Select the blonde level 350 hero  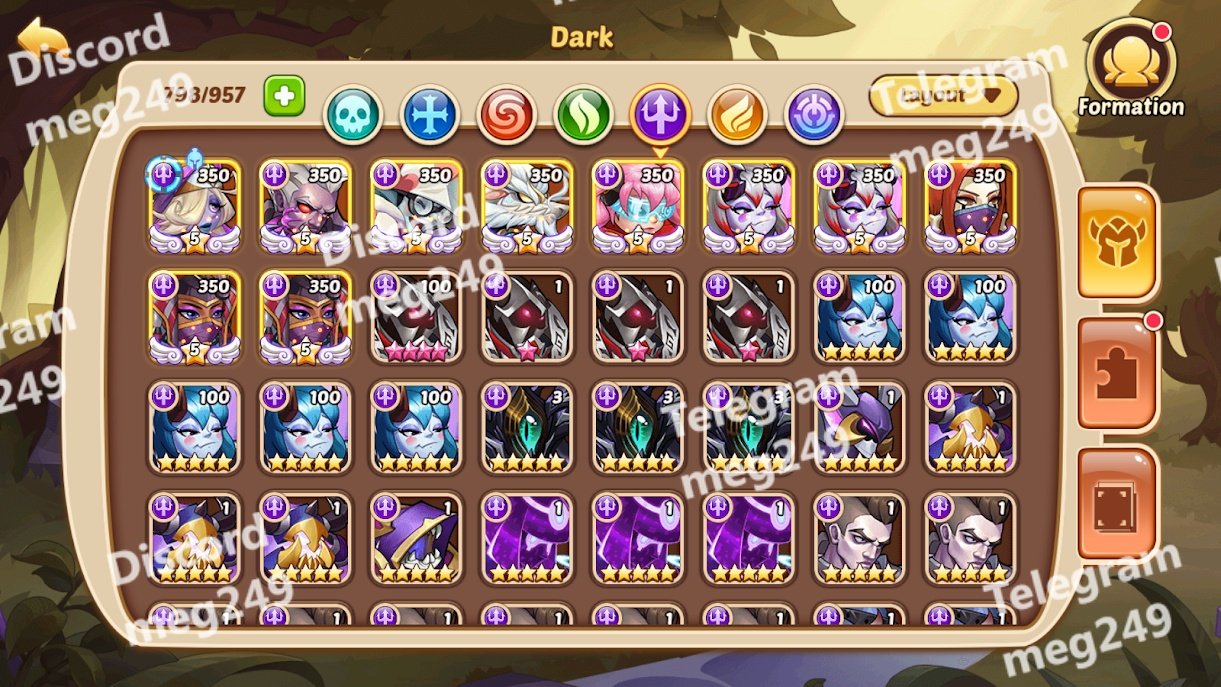coord(195,207)
